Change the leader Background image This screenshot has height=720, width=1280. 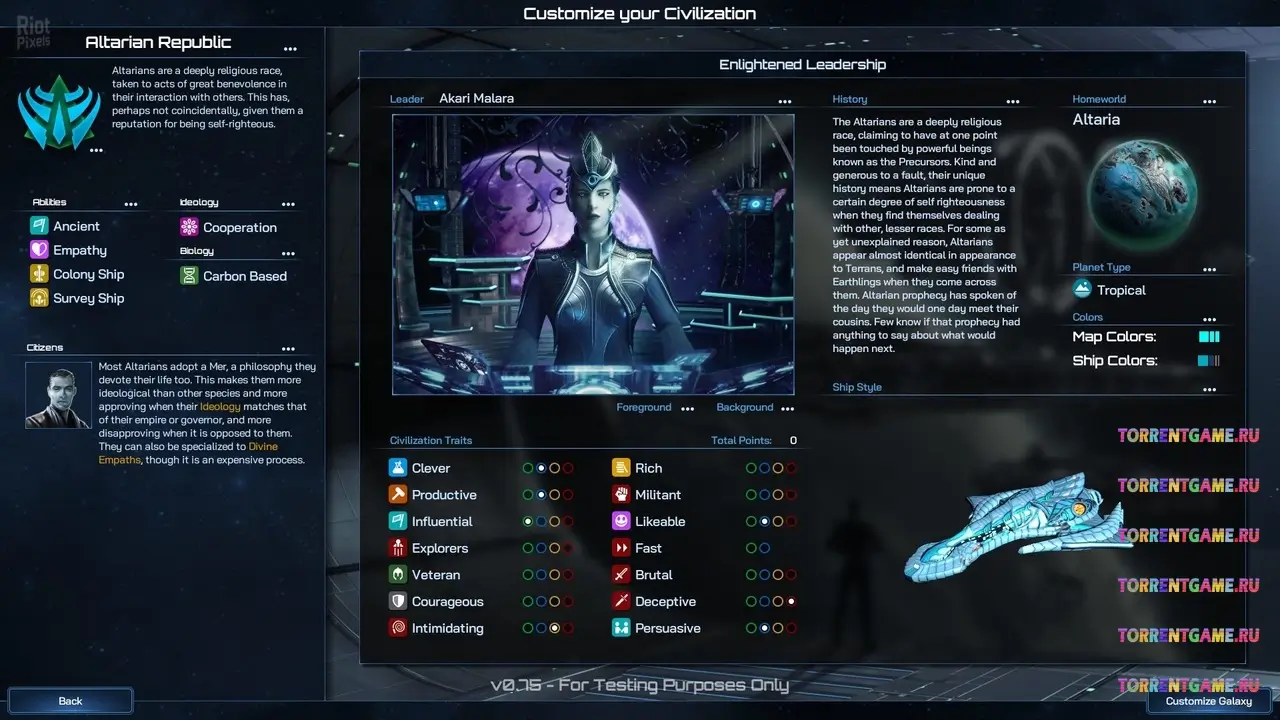[x=787, y=408]
